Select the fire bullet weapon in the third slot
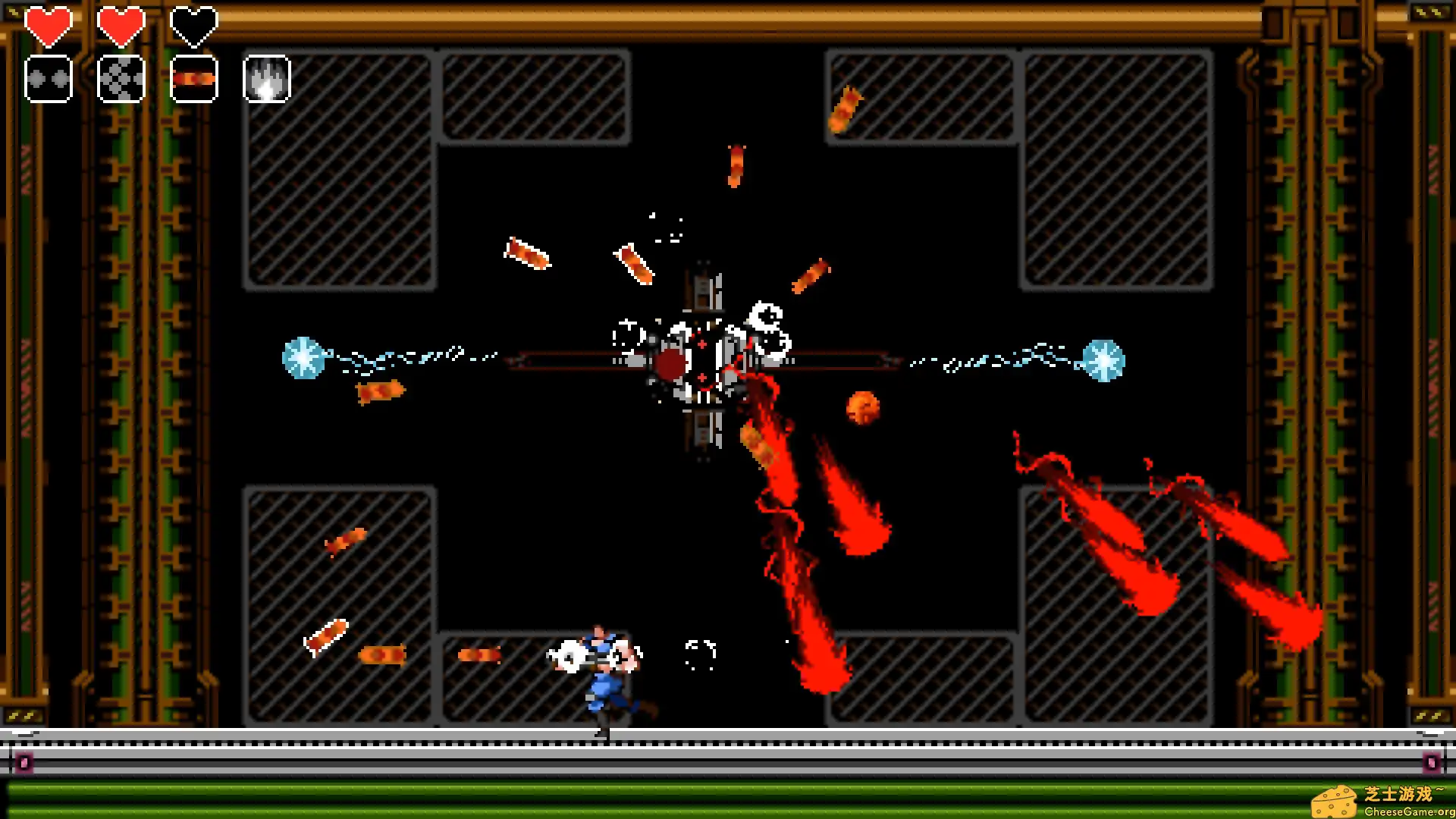The height and width of the screenshot is (819, 1456). point(193,78)
